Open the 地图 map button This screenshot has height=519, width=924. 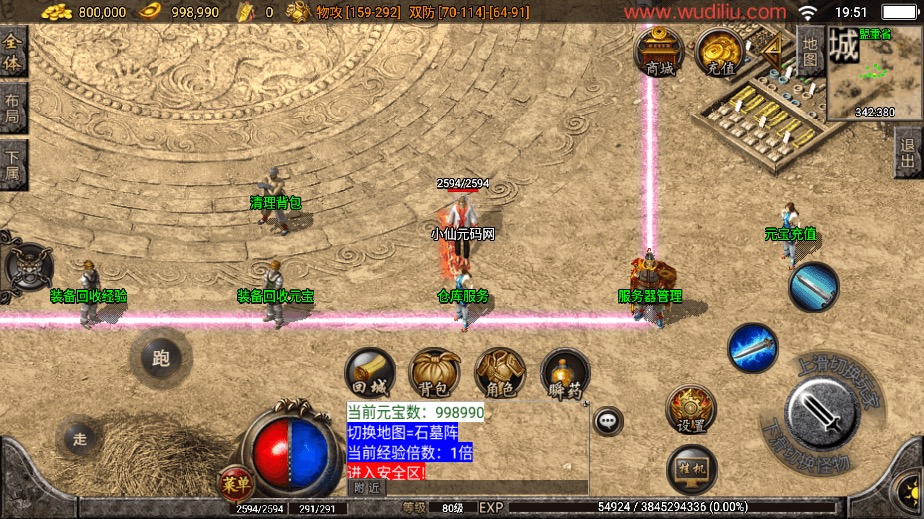pos(810,50)
